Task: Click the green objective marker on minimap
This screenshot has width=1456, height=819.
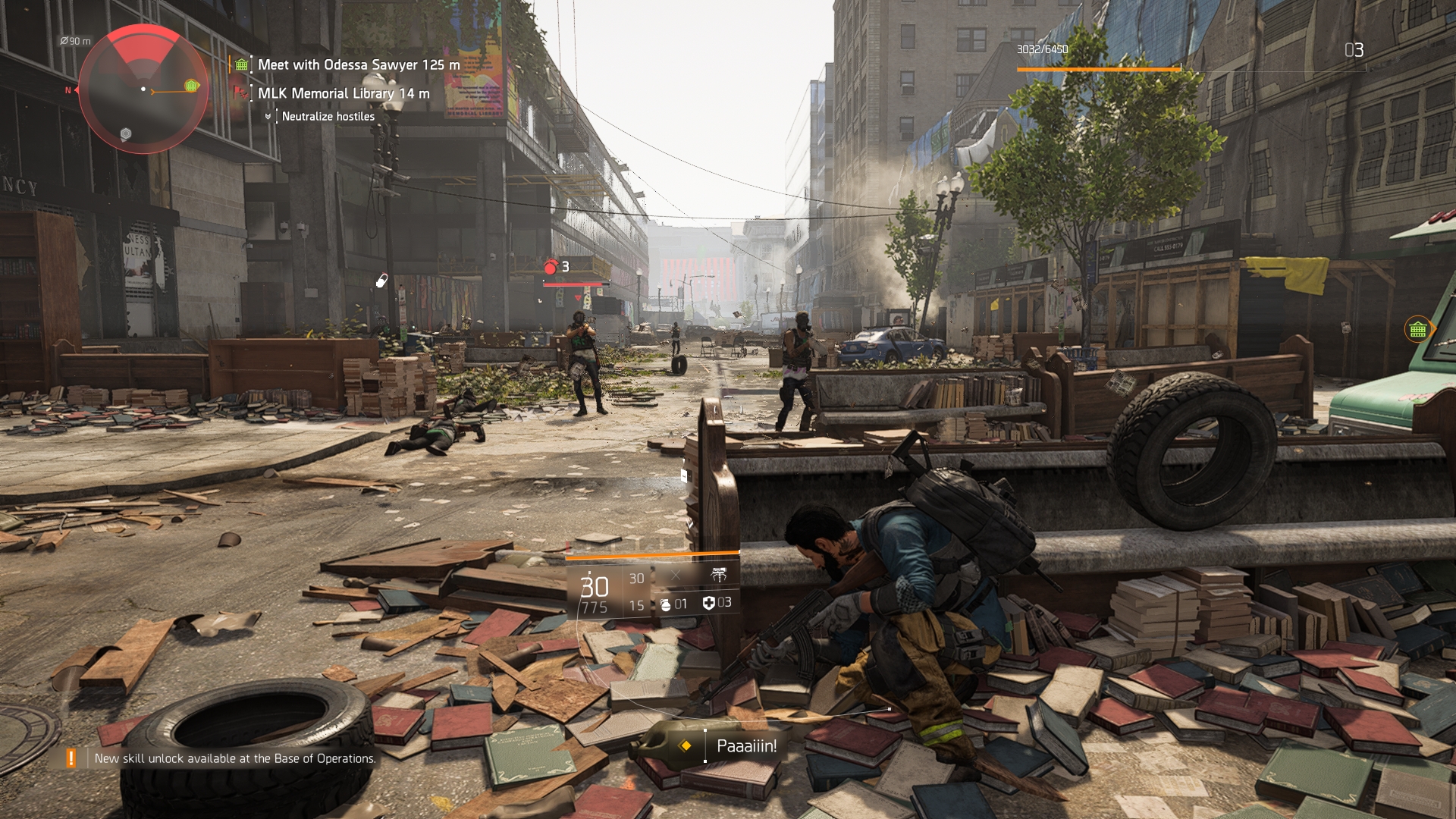Action: click(x=192, y=86)
